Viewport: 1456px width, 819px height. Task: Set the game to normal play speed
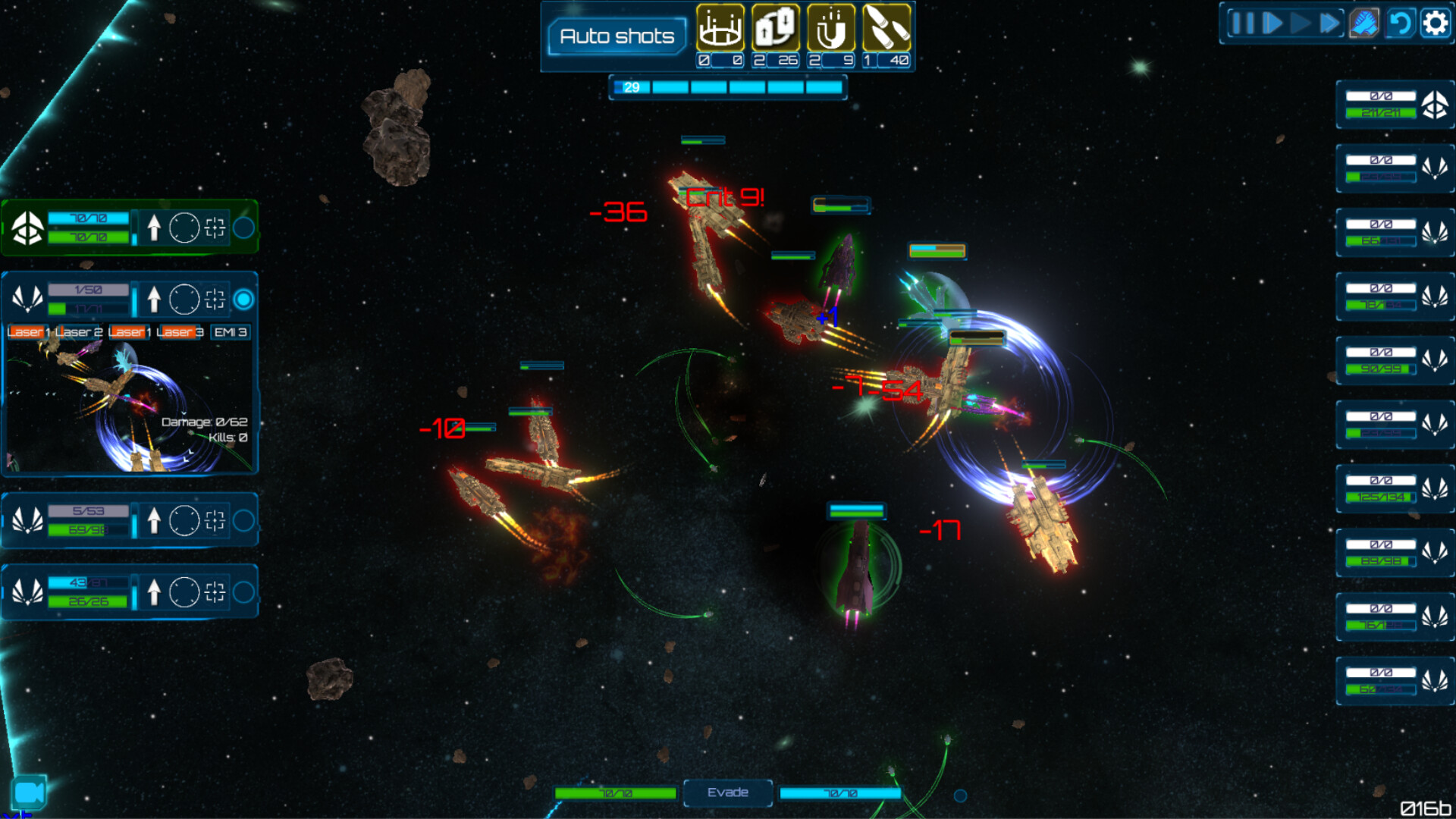coord(1301,24)
